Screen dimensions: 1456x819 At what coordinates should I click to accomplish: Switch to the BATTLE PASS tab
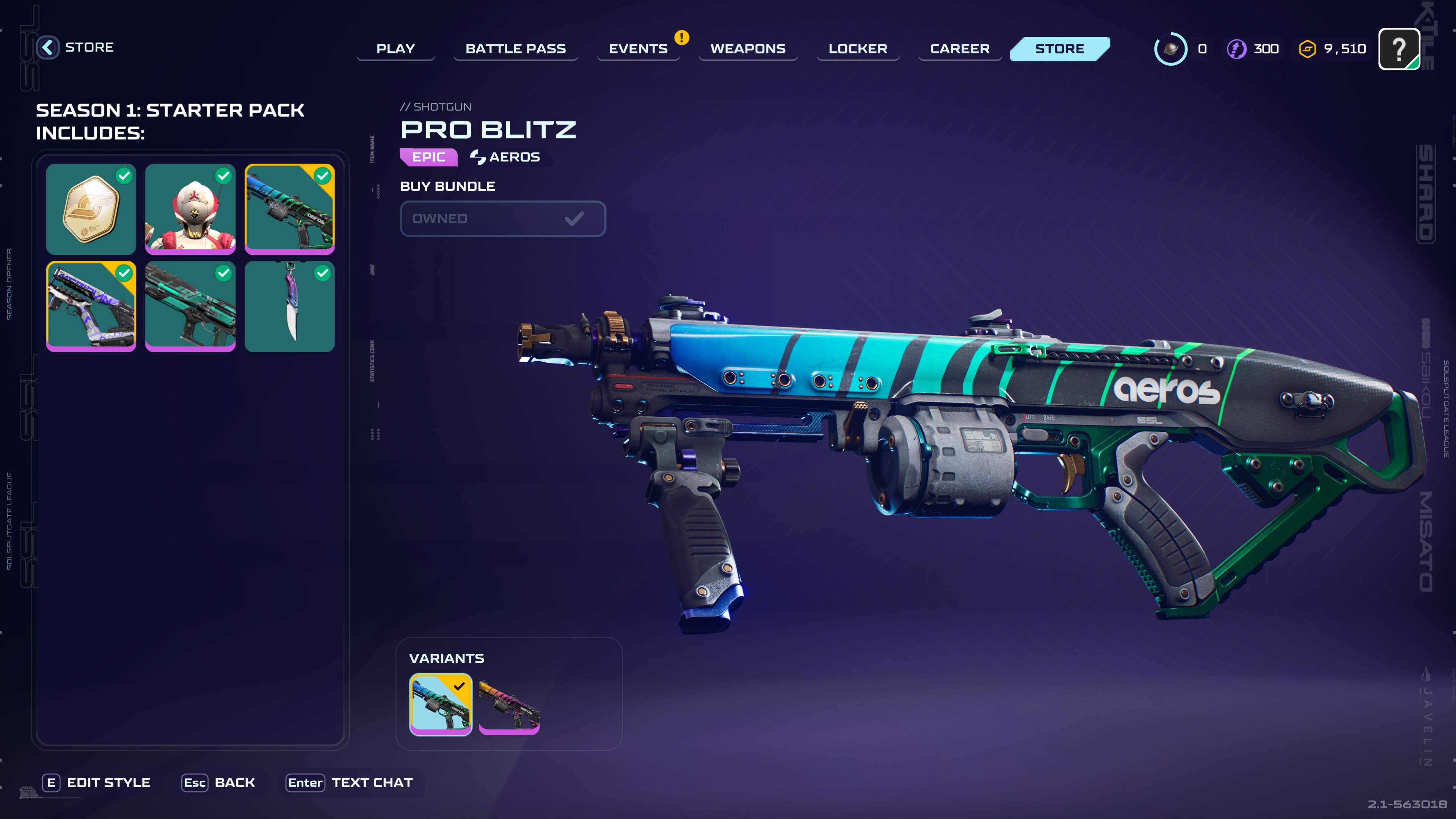(x=516, y=49)
